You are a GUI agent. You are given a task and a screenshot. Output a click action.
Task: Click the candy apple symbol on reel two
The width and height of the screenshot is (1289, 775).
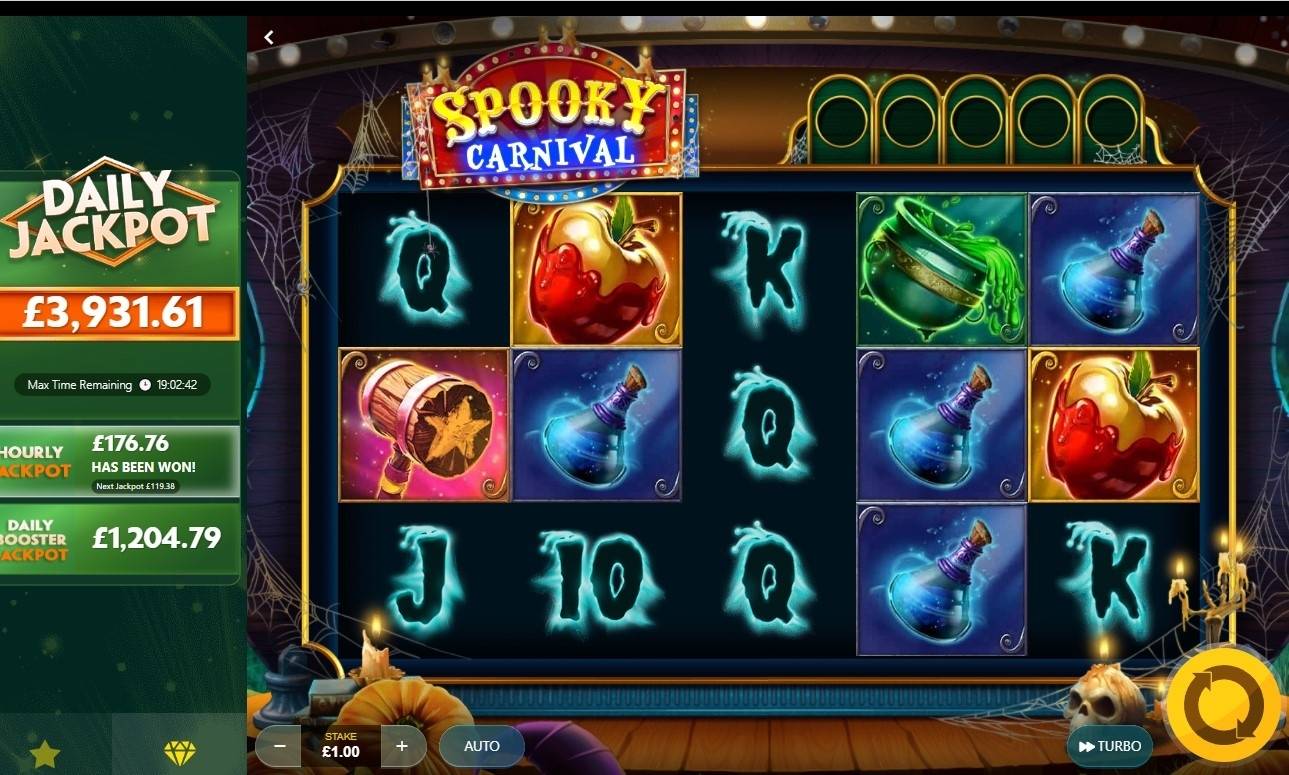596,270
